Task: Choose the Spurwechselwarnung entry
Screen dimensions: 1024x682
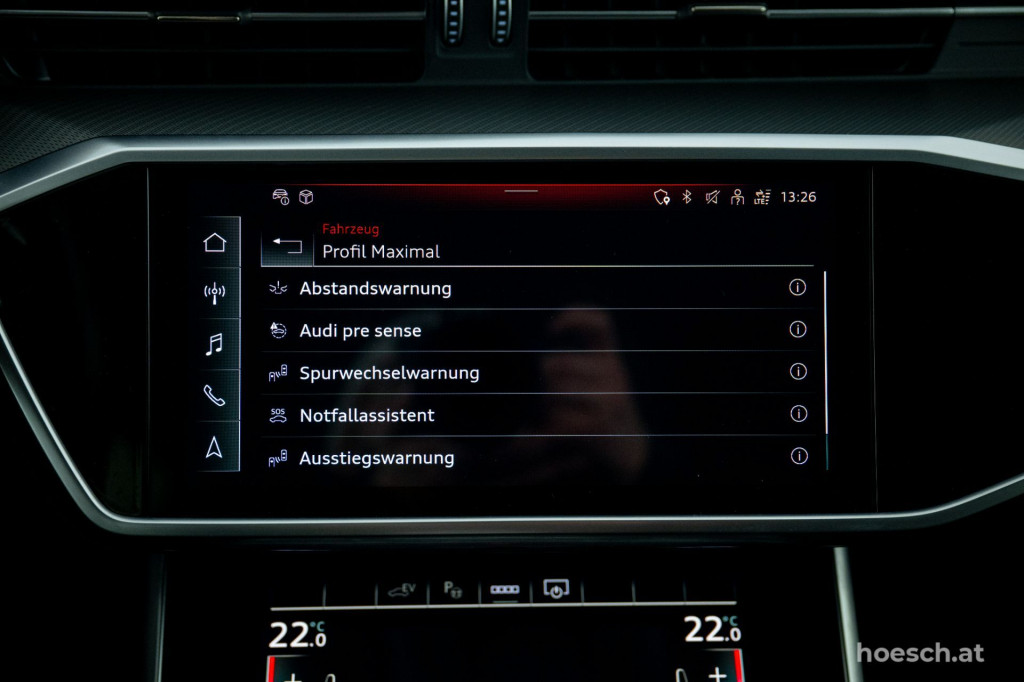Action: 389,373
